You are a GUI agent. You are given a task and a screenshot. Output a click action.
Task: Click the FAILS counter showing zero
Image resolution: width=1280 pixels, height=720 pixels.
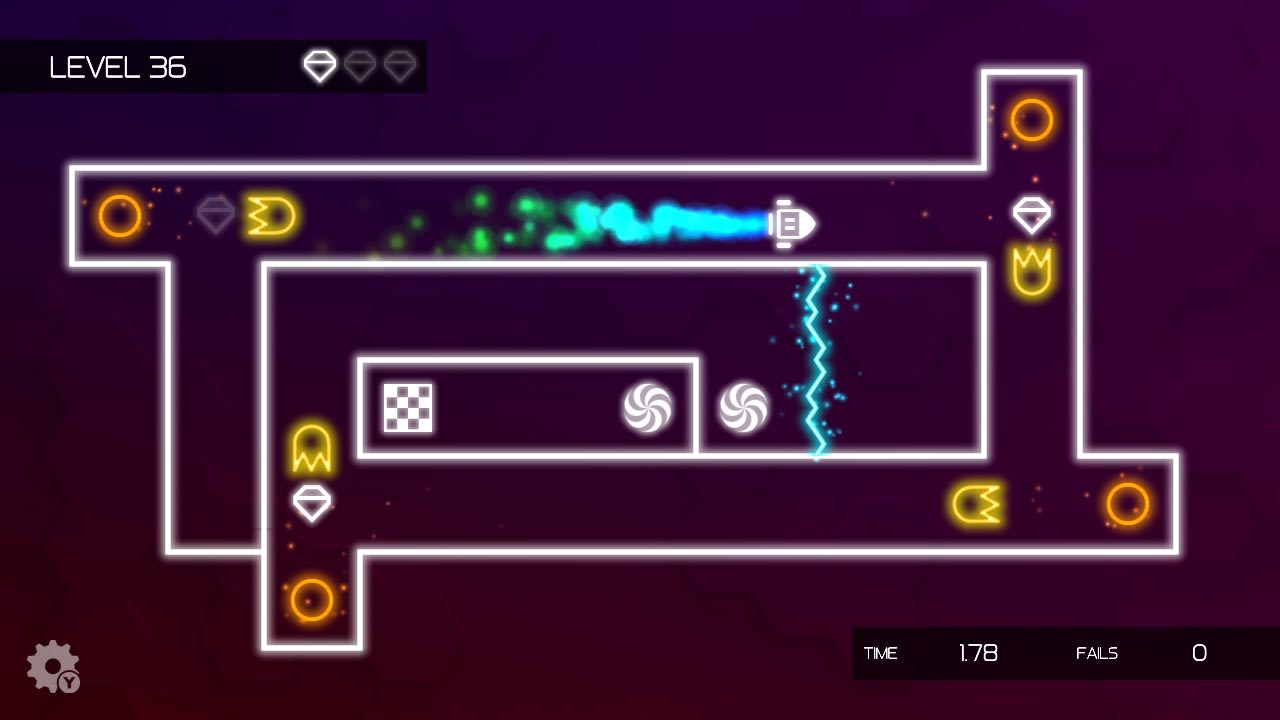point(1199,653)
